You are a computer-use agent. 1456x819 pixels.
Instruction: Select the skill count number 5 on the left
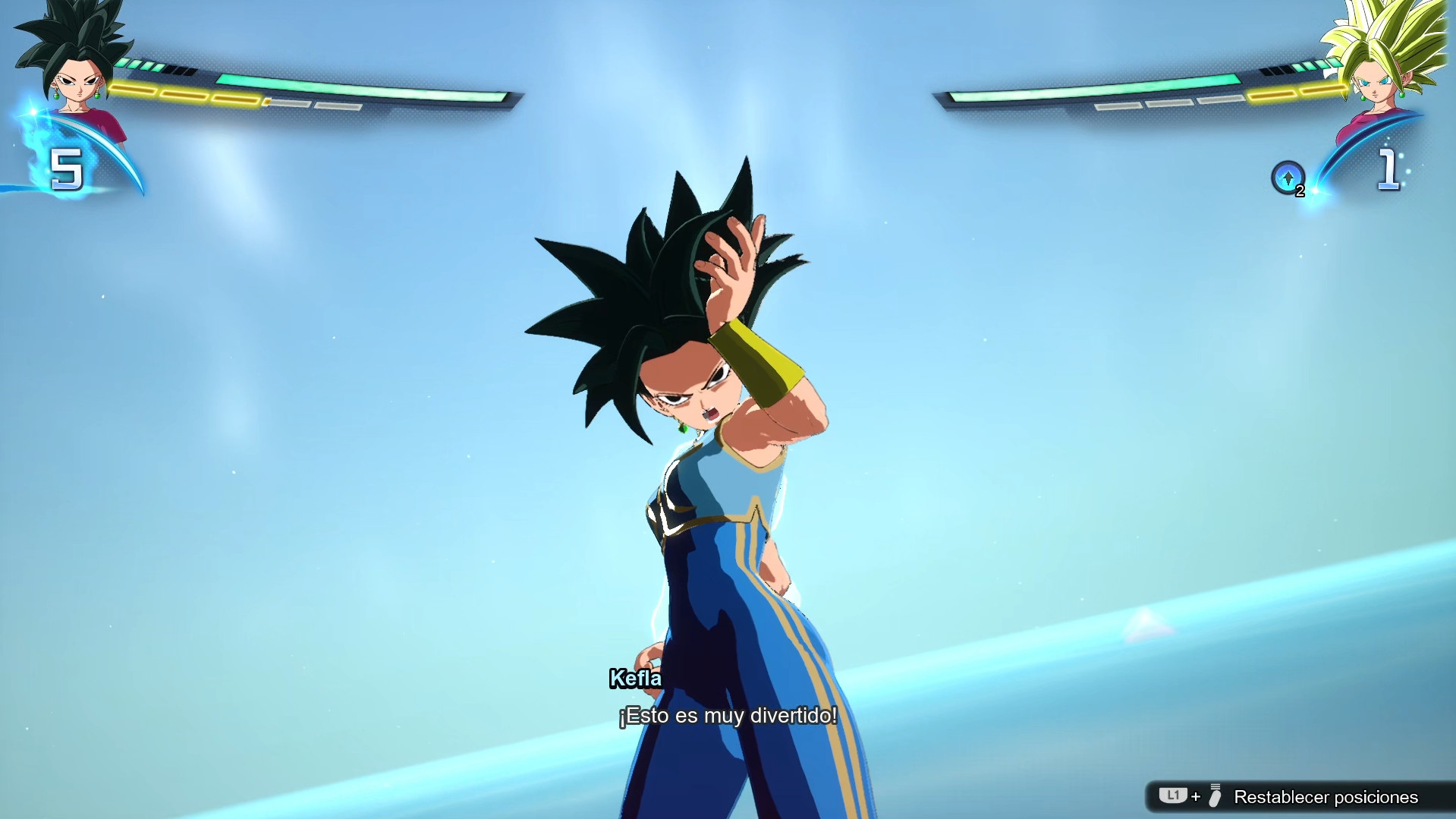(67, 169)
